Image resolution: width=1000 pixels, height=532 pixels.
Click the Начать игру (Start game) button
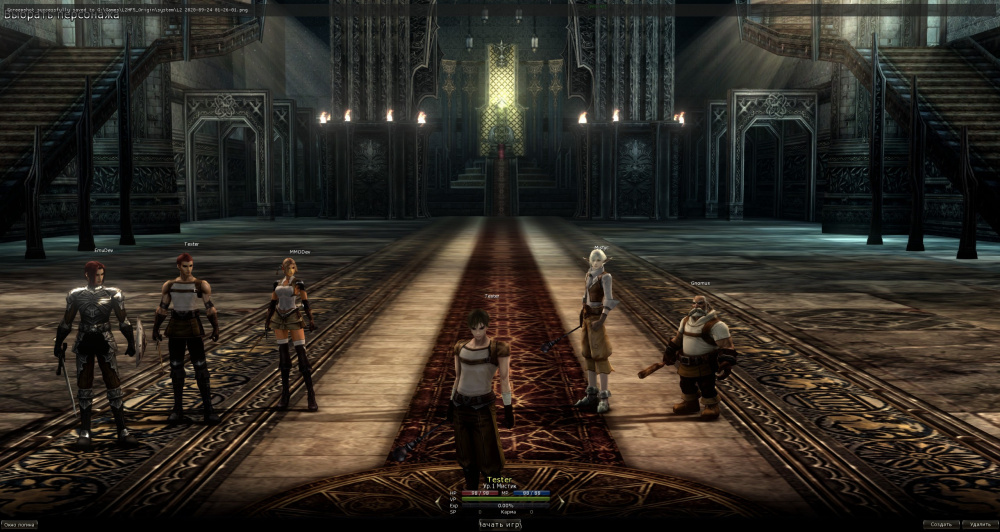coord(500,524)
